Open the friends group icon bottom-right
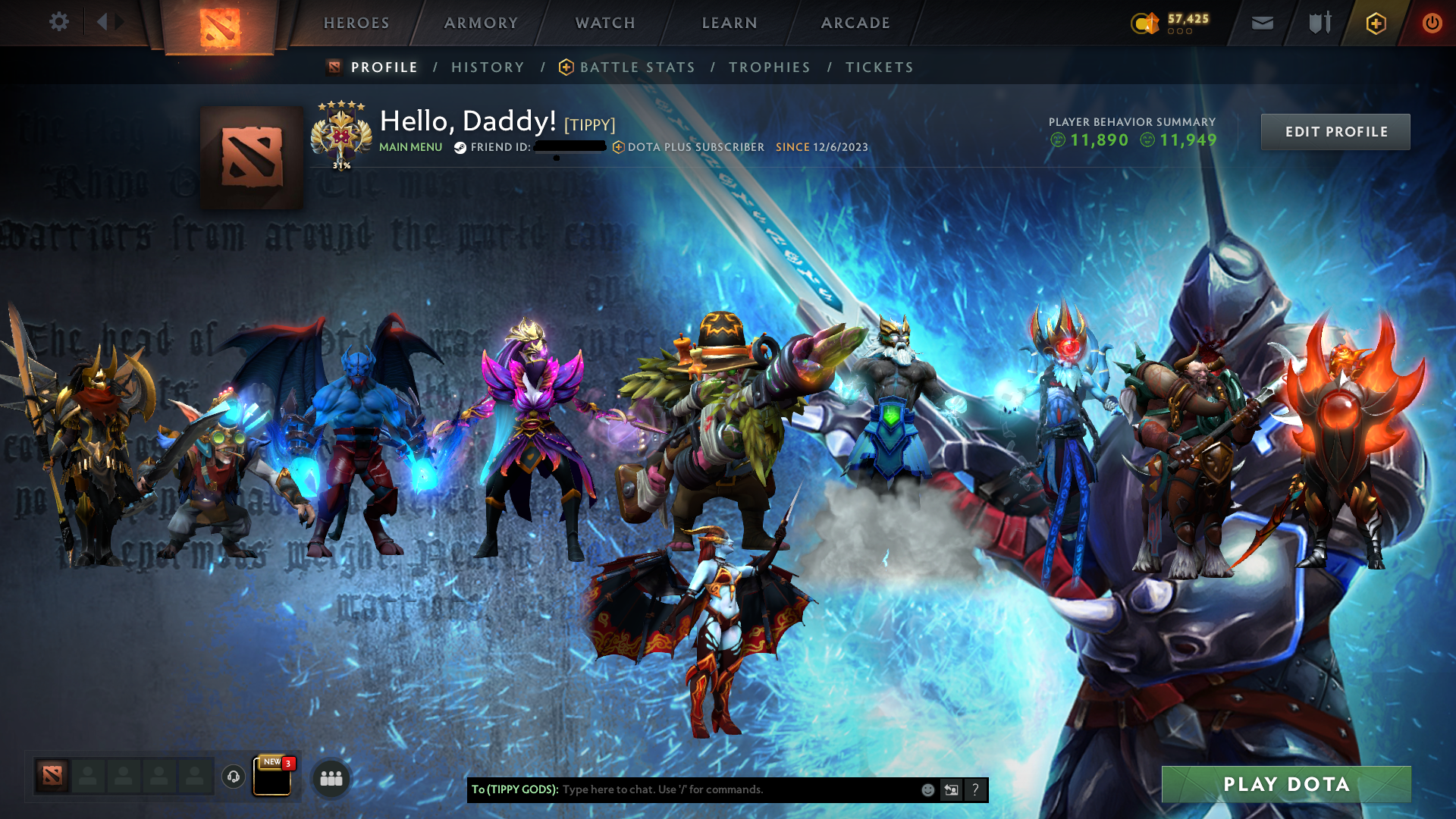 point(331,777)
